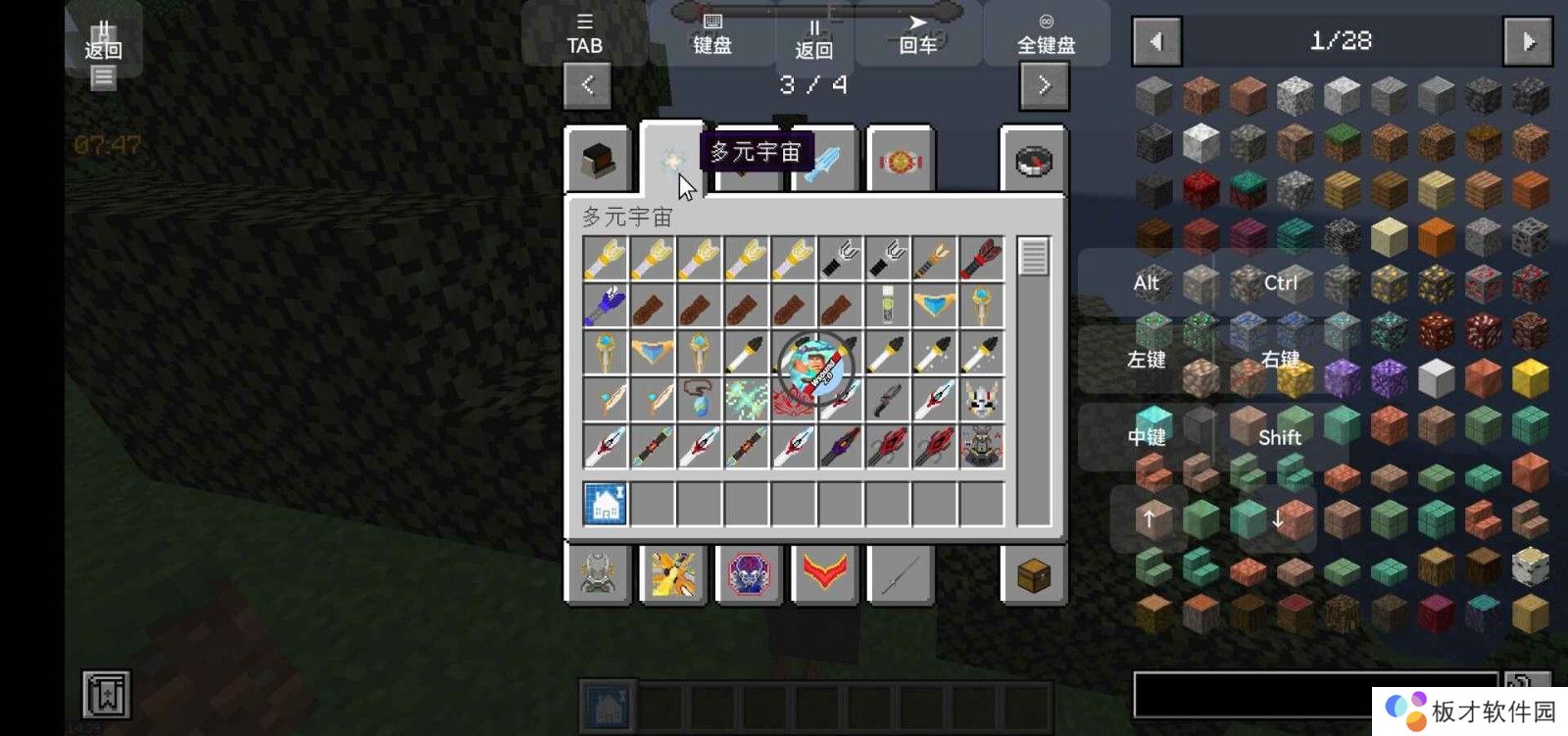
Task: Click the creative inventory scrollbar handle
Action: (1033, 257)
